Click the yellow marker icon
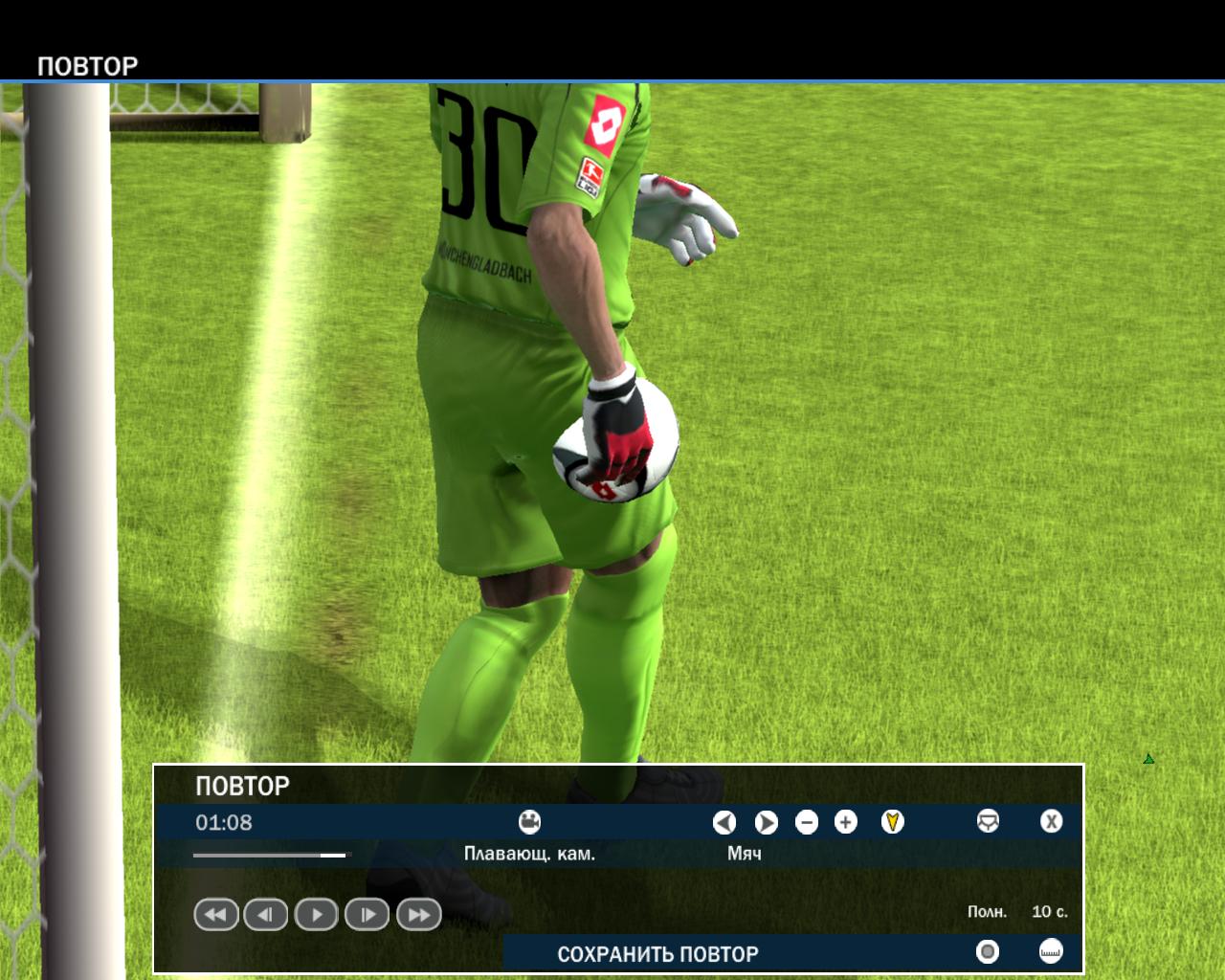The width and height of the screenshot is (1225, 980). (892, 822)
